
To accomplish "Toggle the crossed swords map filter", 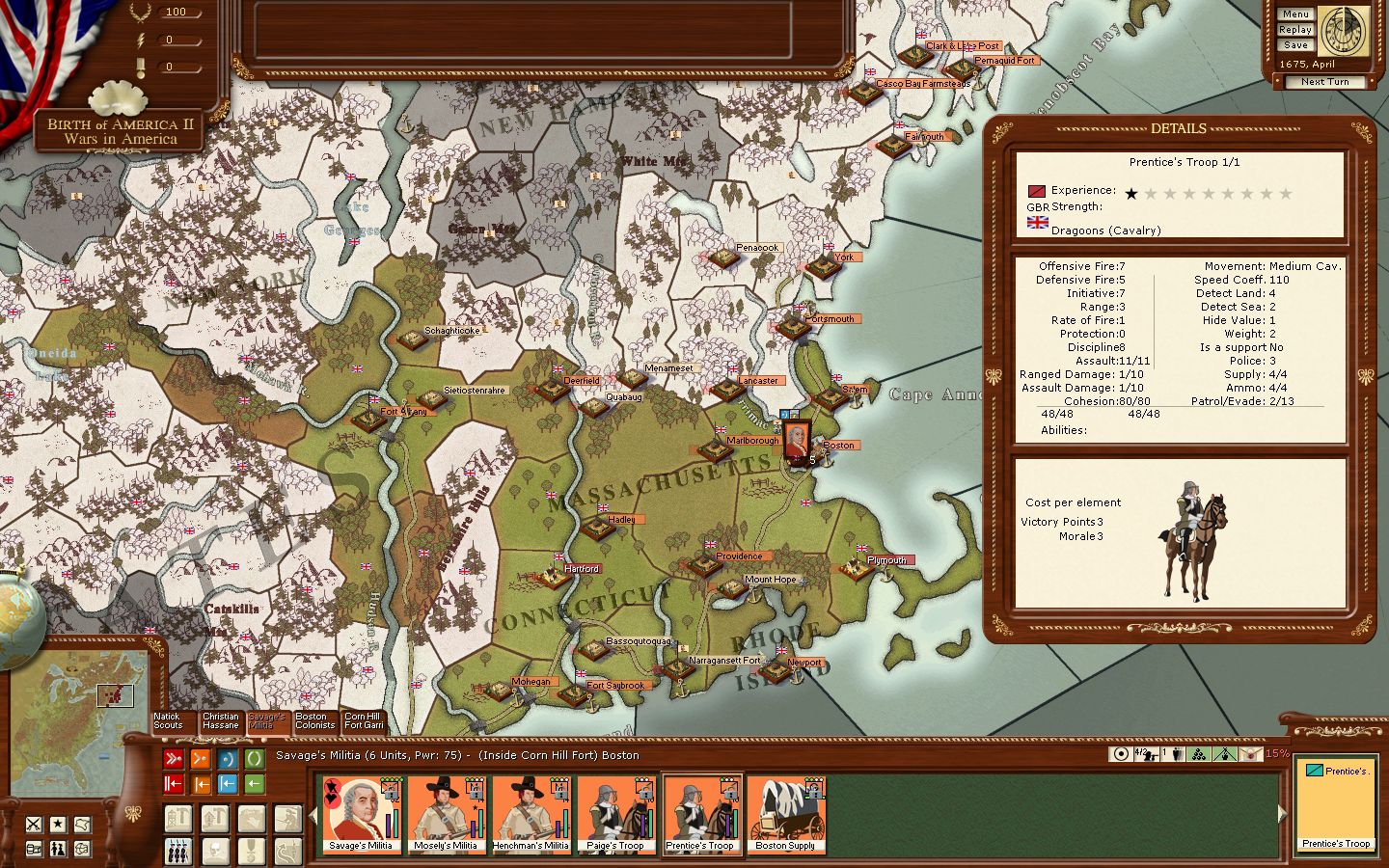I will tap(34, 824).
